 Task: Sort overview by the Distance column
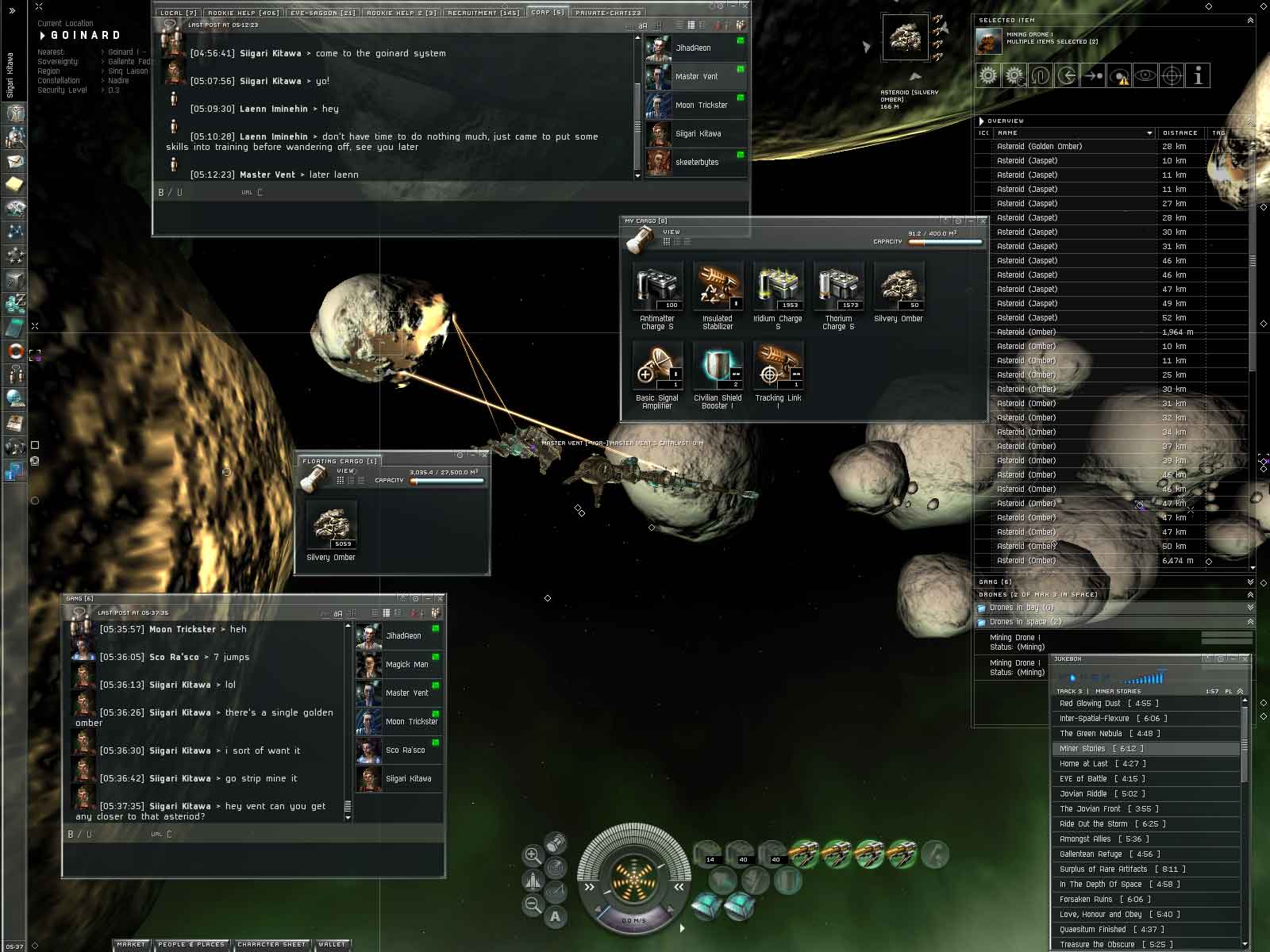(1180, 133)
